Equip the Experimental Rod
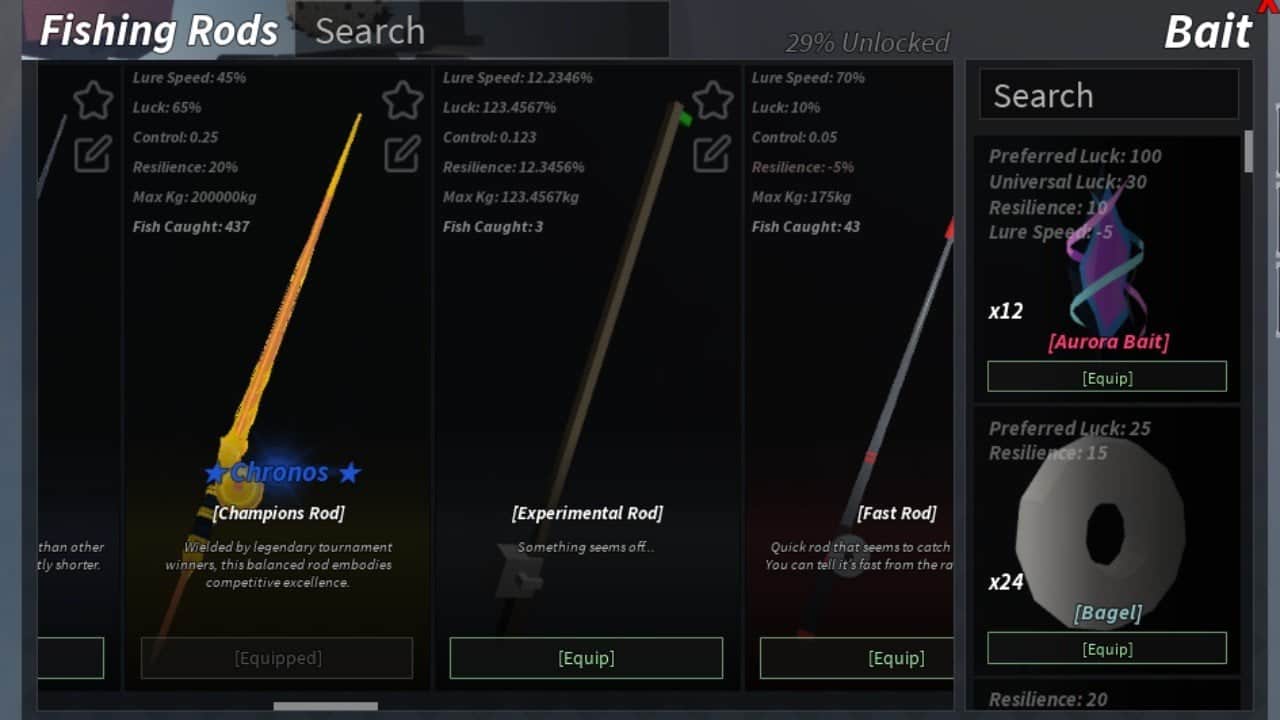The width and height of the screenshot is (1280, 720). click(586, 658)
